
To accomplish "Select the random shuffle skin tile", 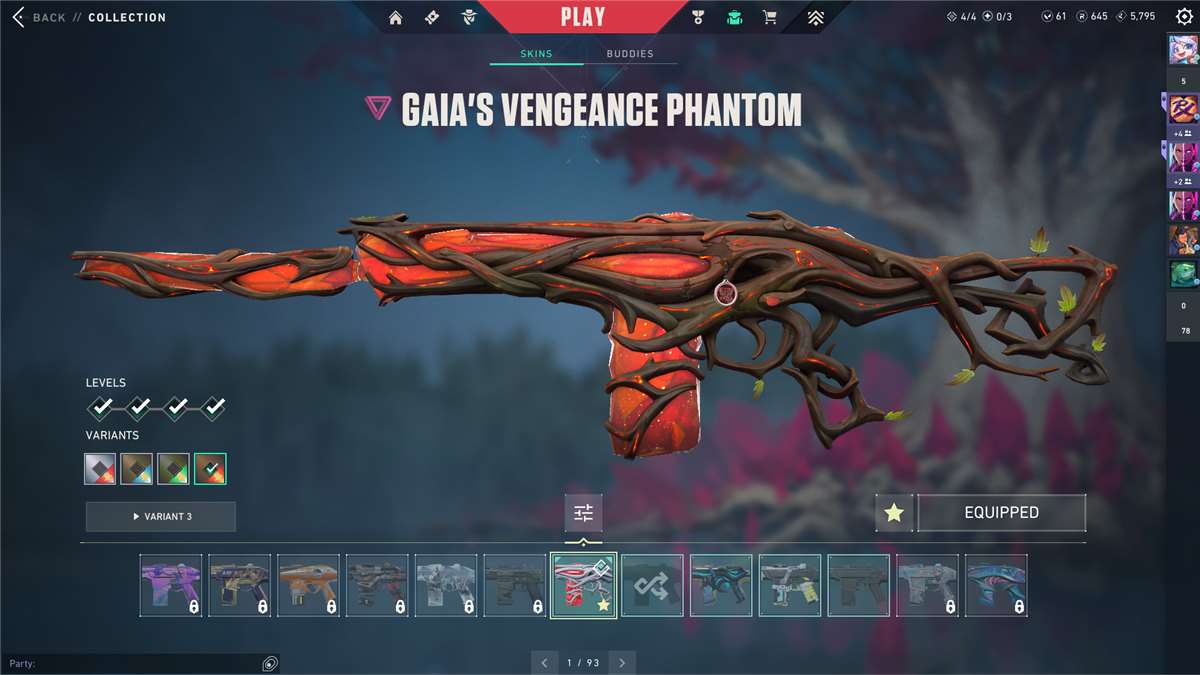I will point(652,585).
